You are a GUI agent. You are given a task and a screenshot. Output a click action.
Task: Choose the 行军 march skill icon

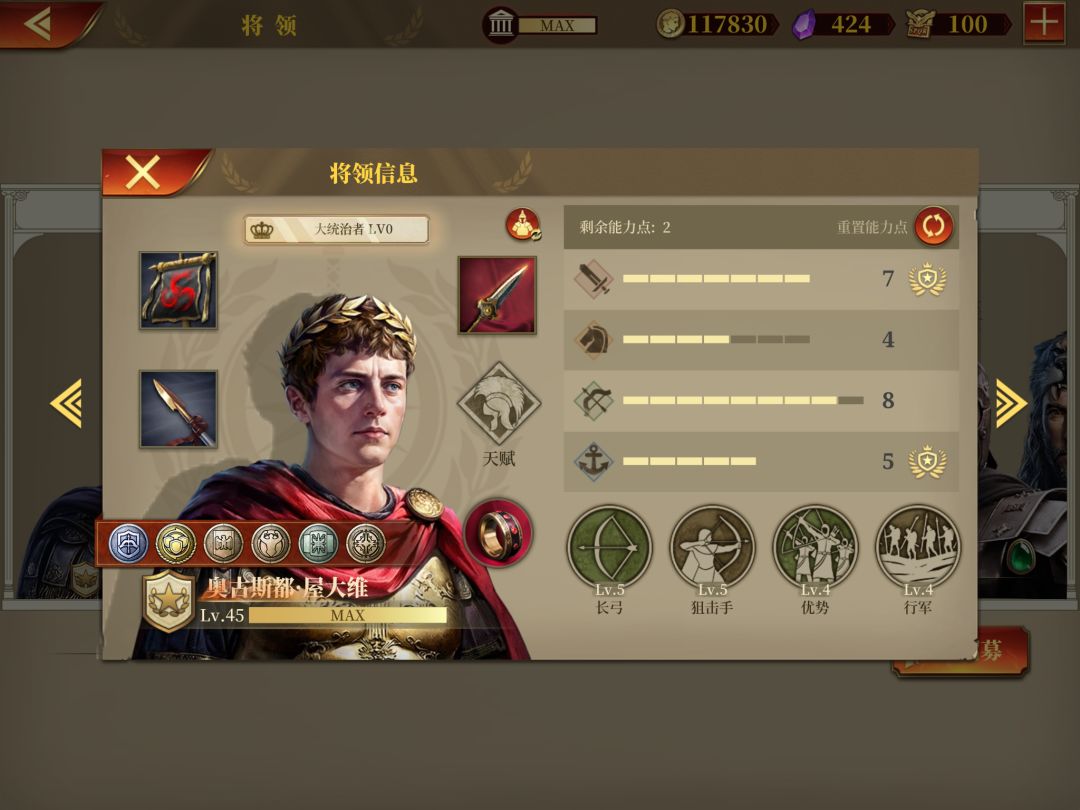click(x=917, y=547)
